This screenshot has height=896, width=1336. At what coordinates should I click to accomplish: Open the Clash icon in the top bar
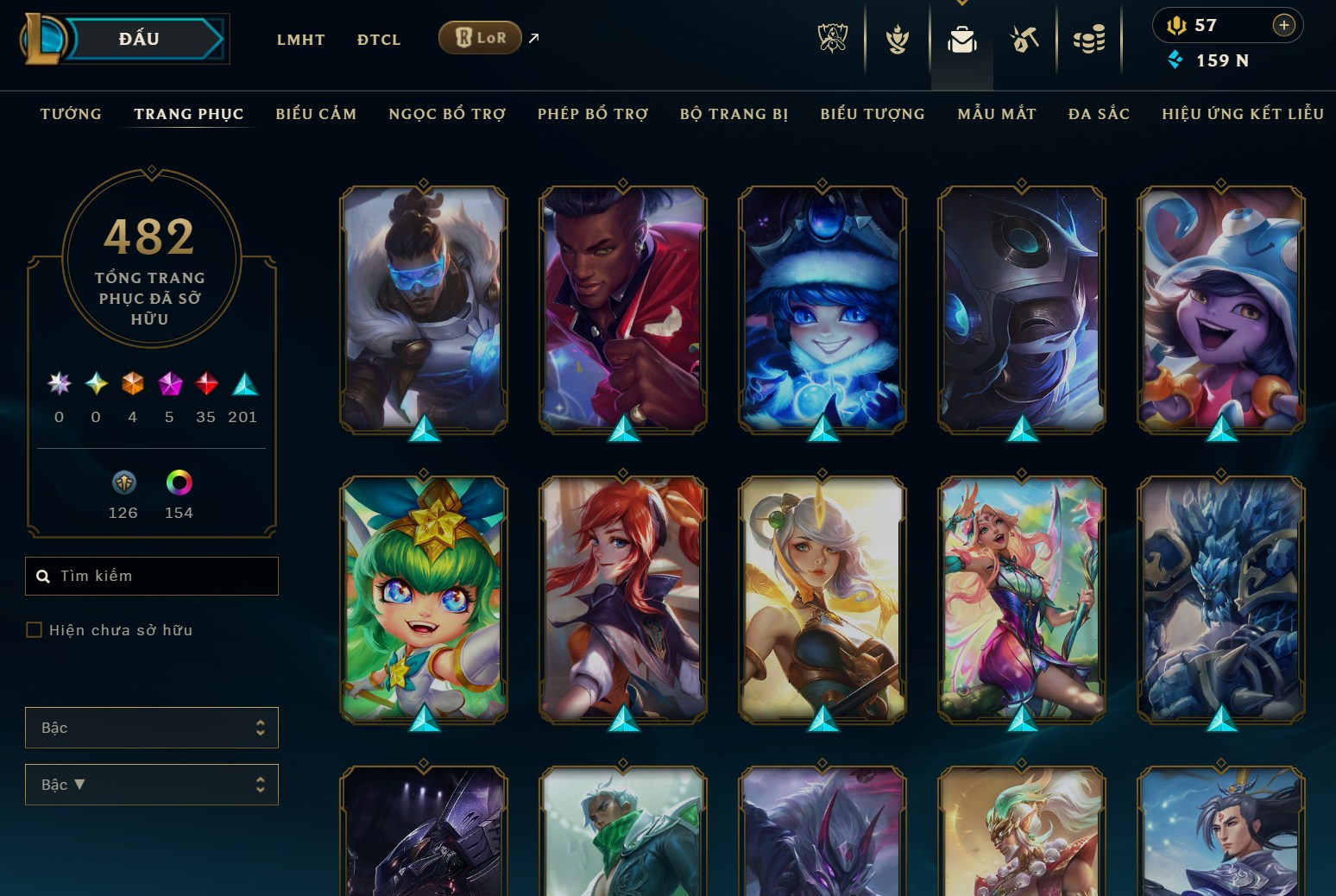(898, 39)
